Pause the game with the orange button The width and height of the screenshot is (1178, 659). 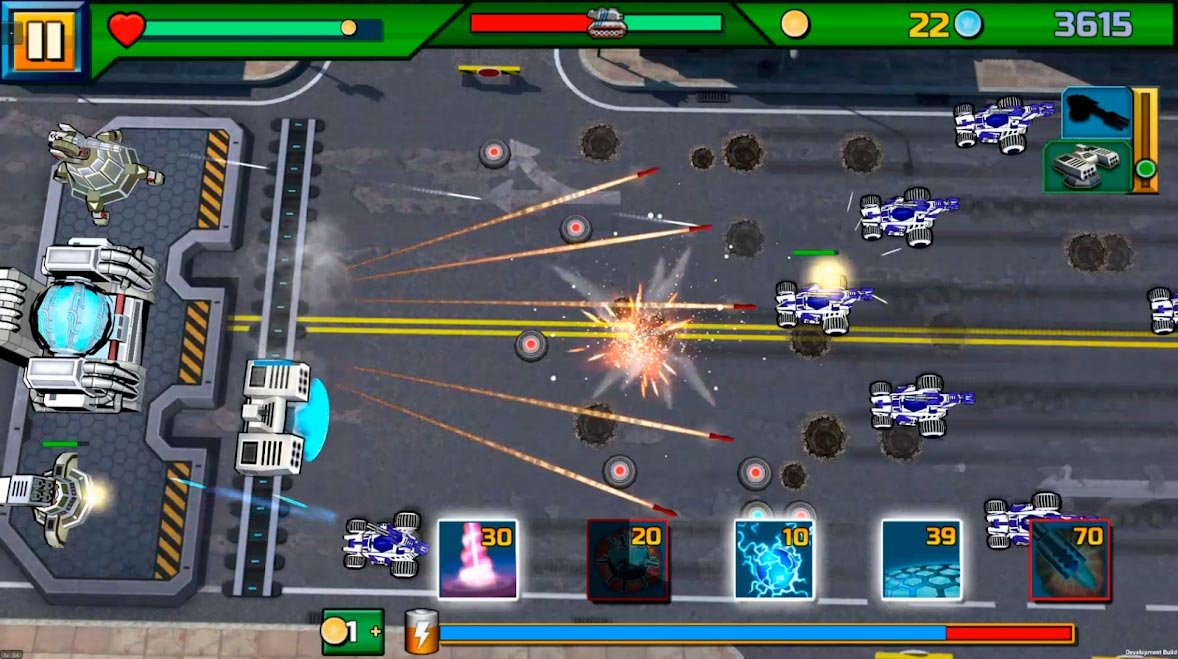tap(43, 40)
